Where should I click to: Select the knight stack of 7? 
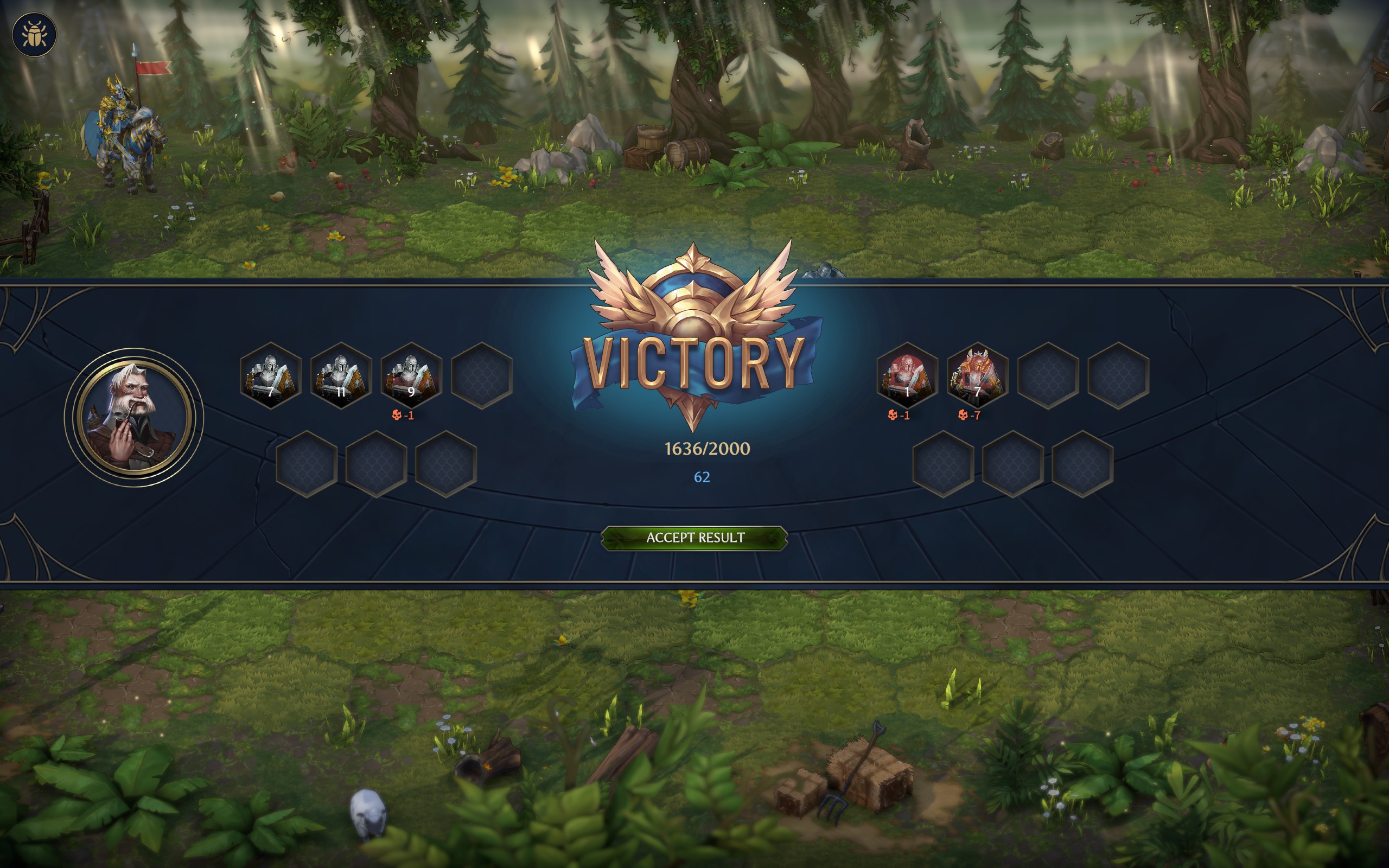point(270,376)
